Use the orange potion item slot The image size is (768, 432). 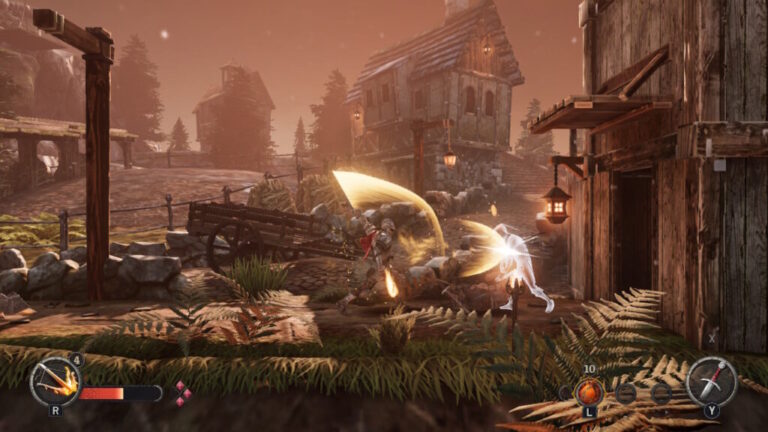point(589,391)
